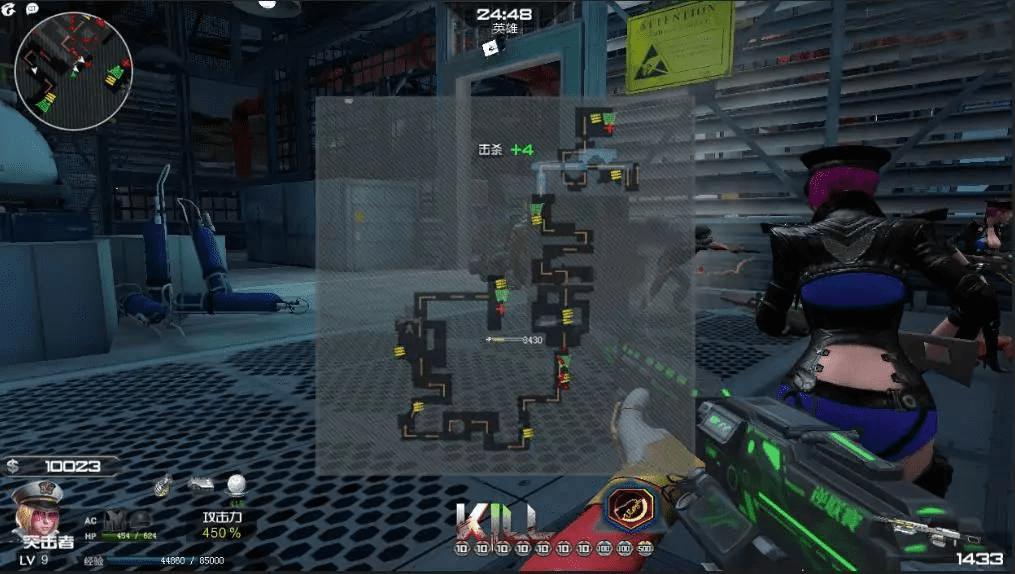
Task: Select the white orb item icon
Action: coord(235,485)
